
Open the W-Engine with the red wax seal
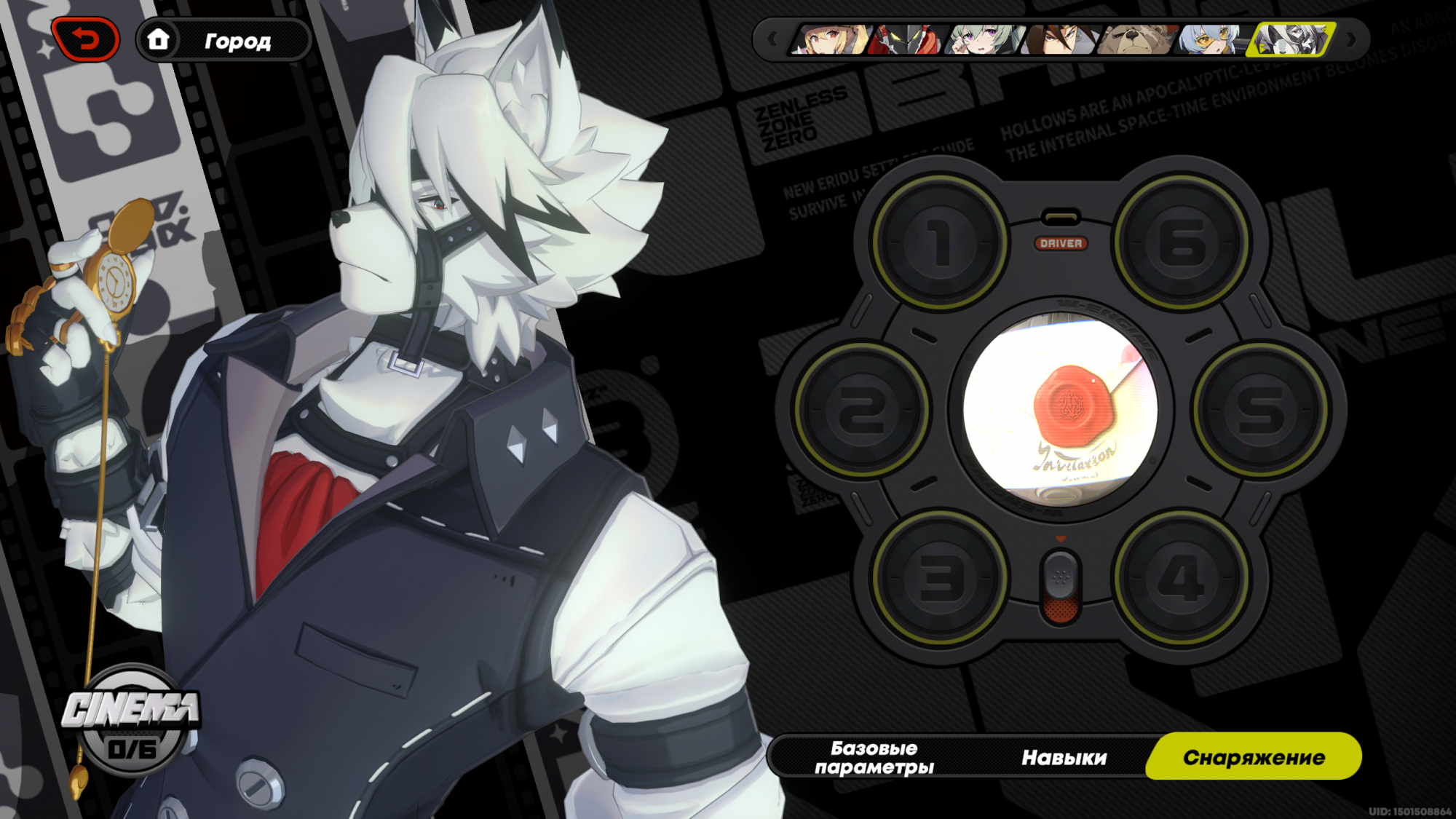click(1061, 410)
